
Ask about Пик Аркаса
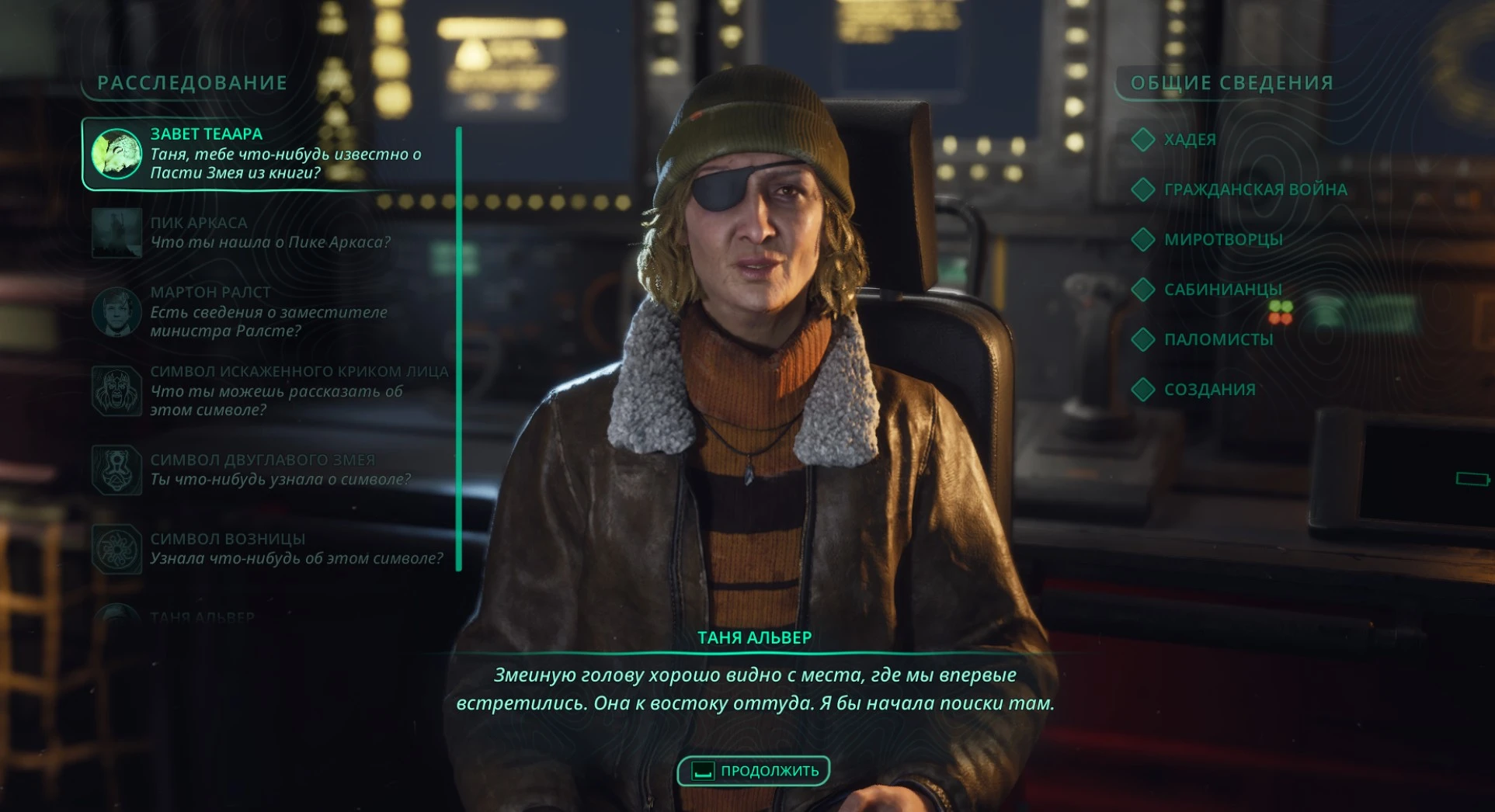pyautogui.click(x=264, y=232)
